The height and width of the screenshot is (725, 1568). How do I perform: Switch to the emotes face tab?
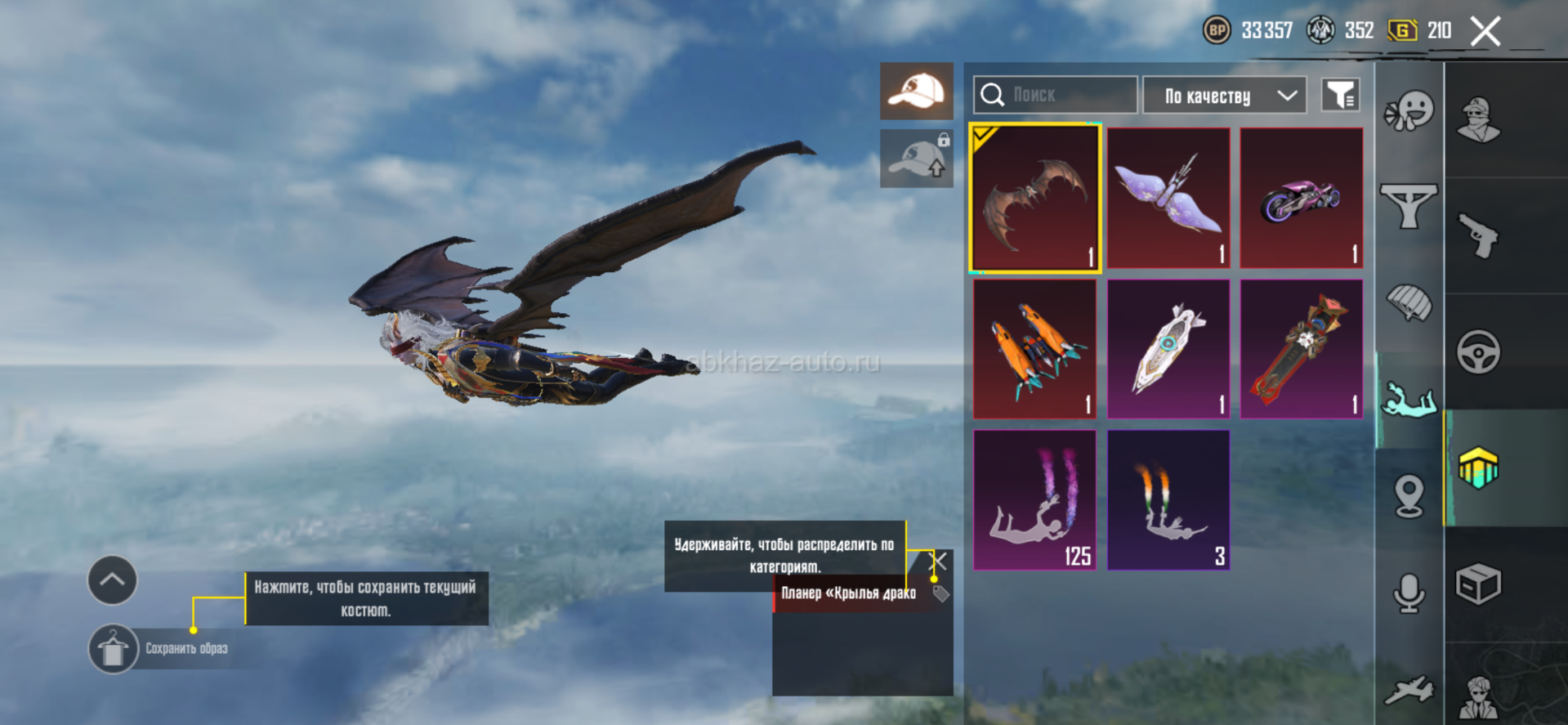(x=1409, y=110)
